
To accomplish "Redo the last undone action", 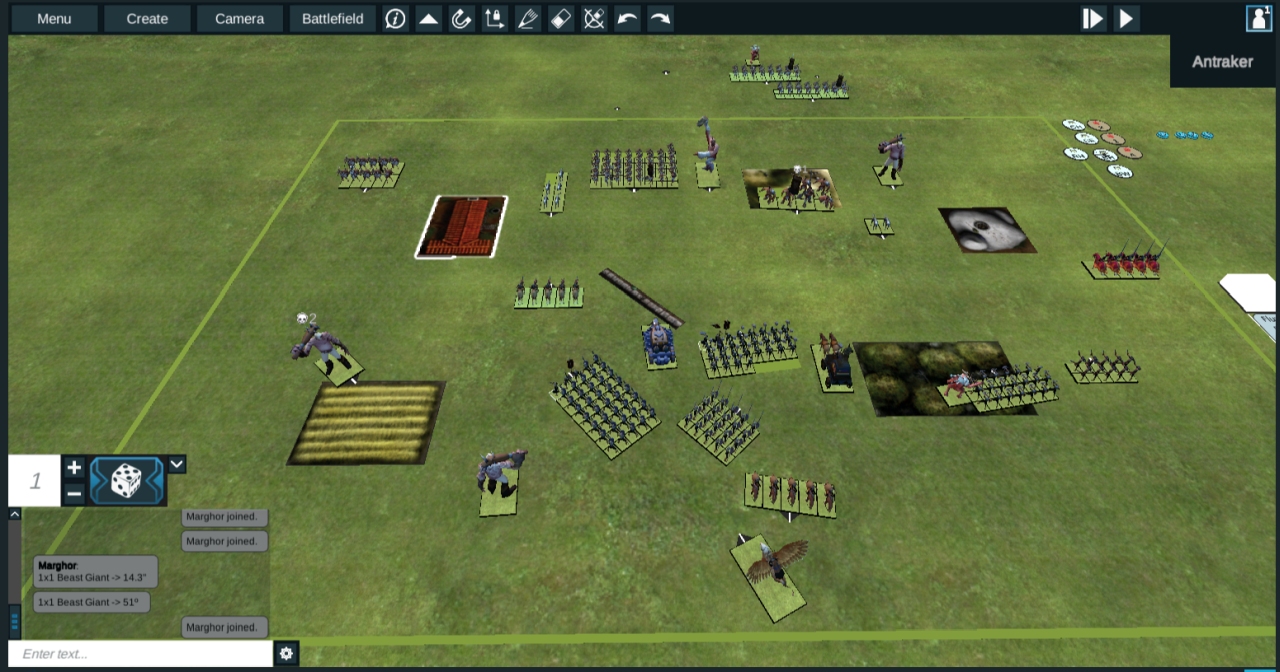I will 660,18.
